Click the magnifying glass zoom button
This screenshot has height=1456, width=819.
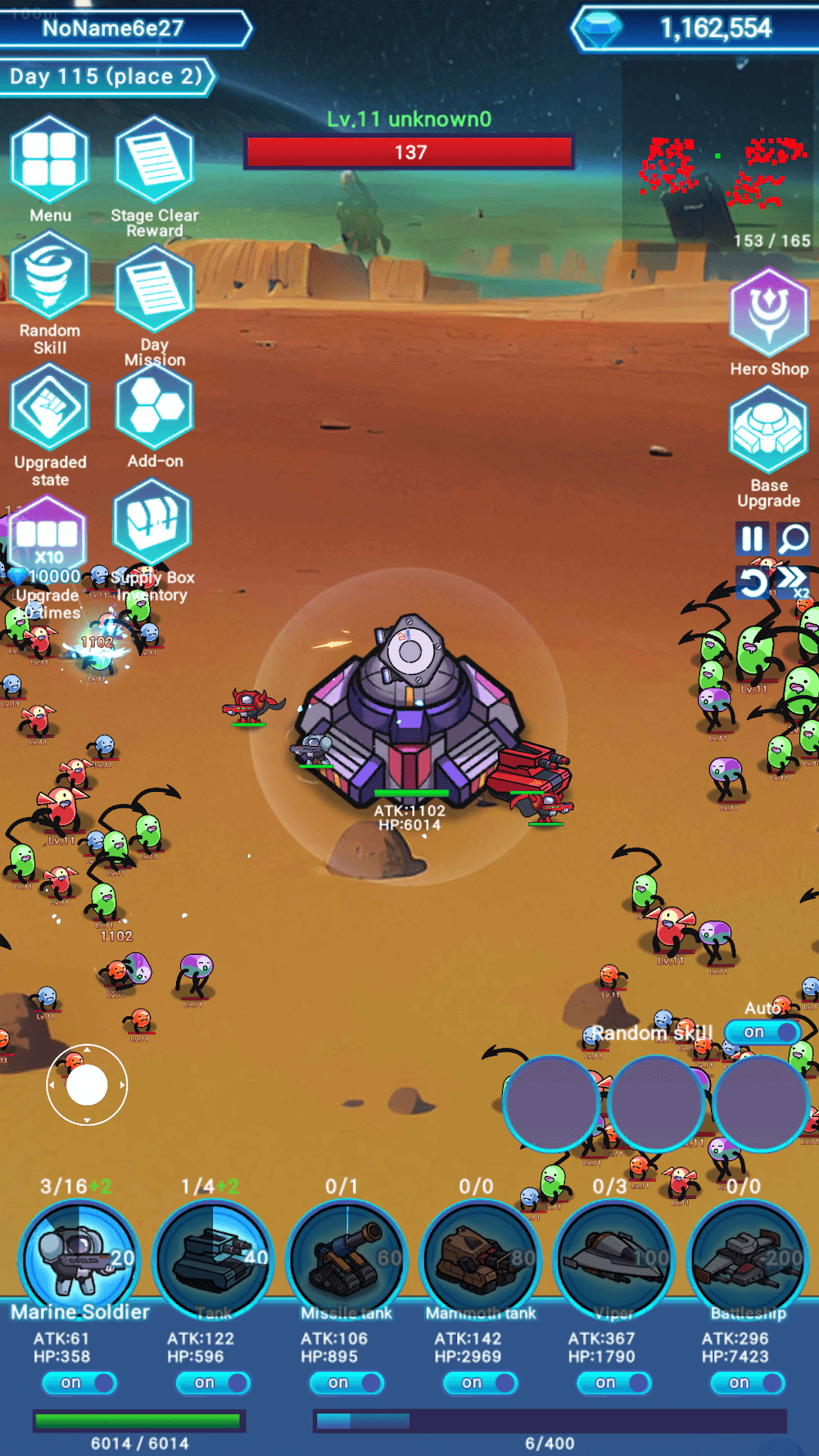tap(793, 539)
